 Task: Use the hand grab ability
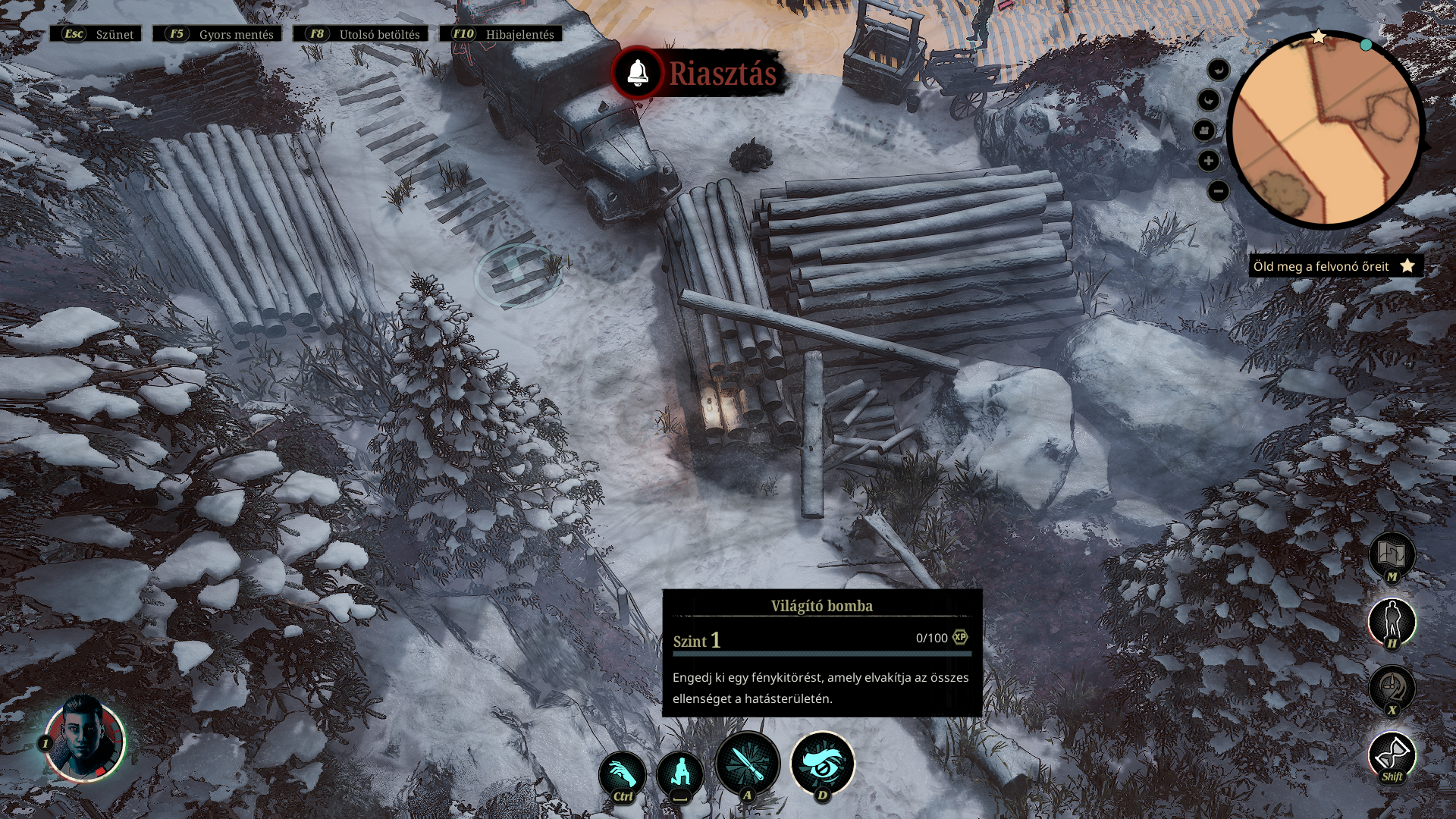click(x=622, y=774)
